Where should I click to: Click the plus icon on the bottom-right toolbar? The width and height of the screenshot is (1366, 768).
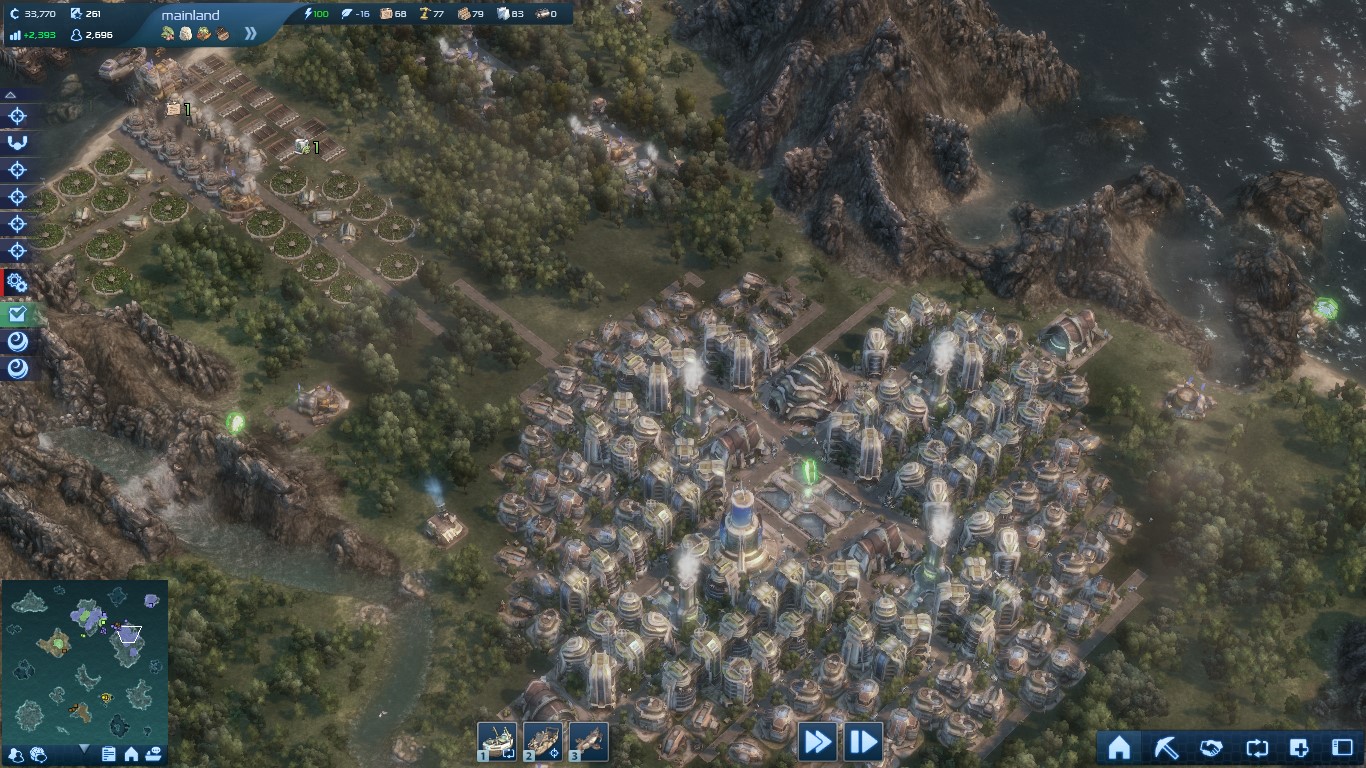pos(1298,748)
